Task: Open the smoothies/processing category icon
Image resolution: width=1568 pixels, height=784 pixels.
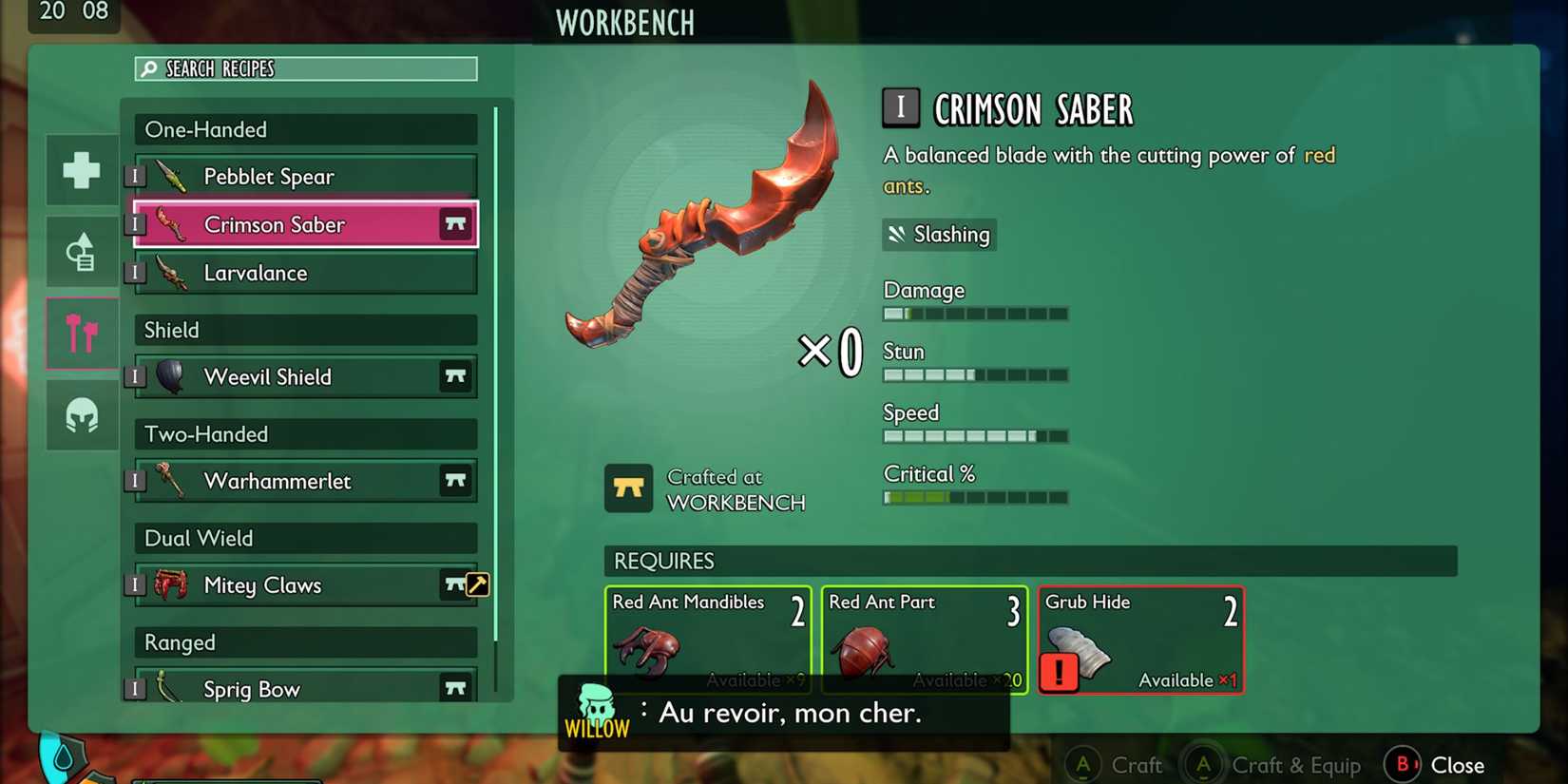Action: click(x=81, y=250)
